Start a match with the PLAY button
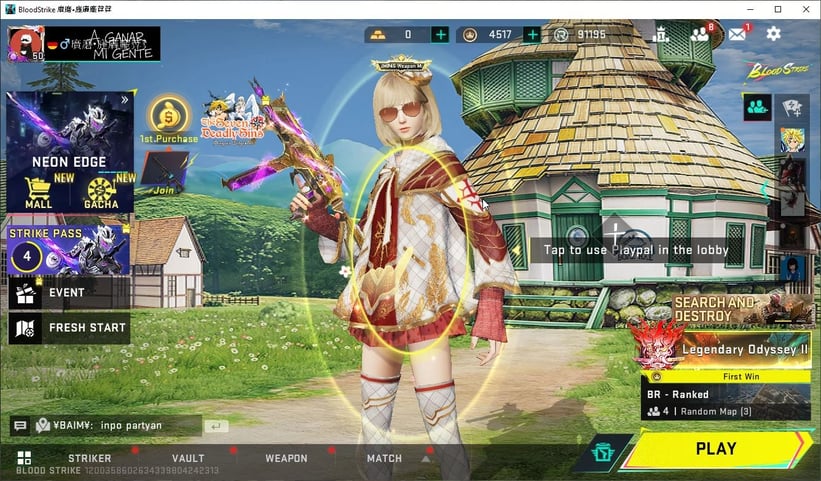821x481 pixels. coord(716,449)
